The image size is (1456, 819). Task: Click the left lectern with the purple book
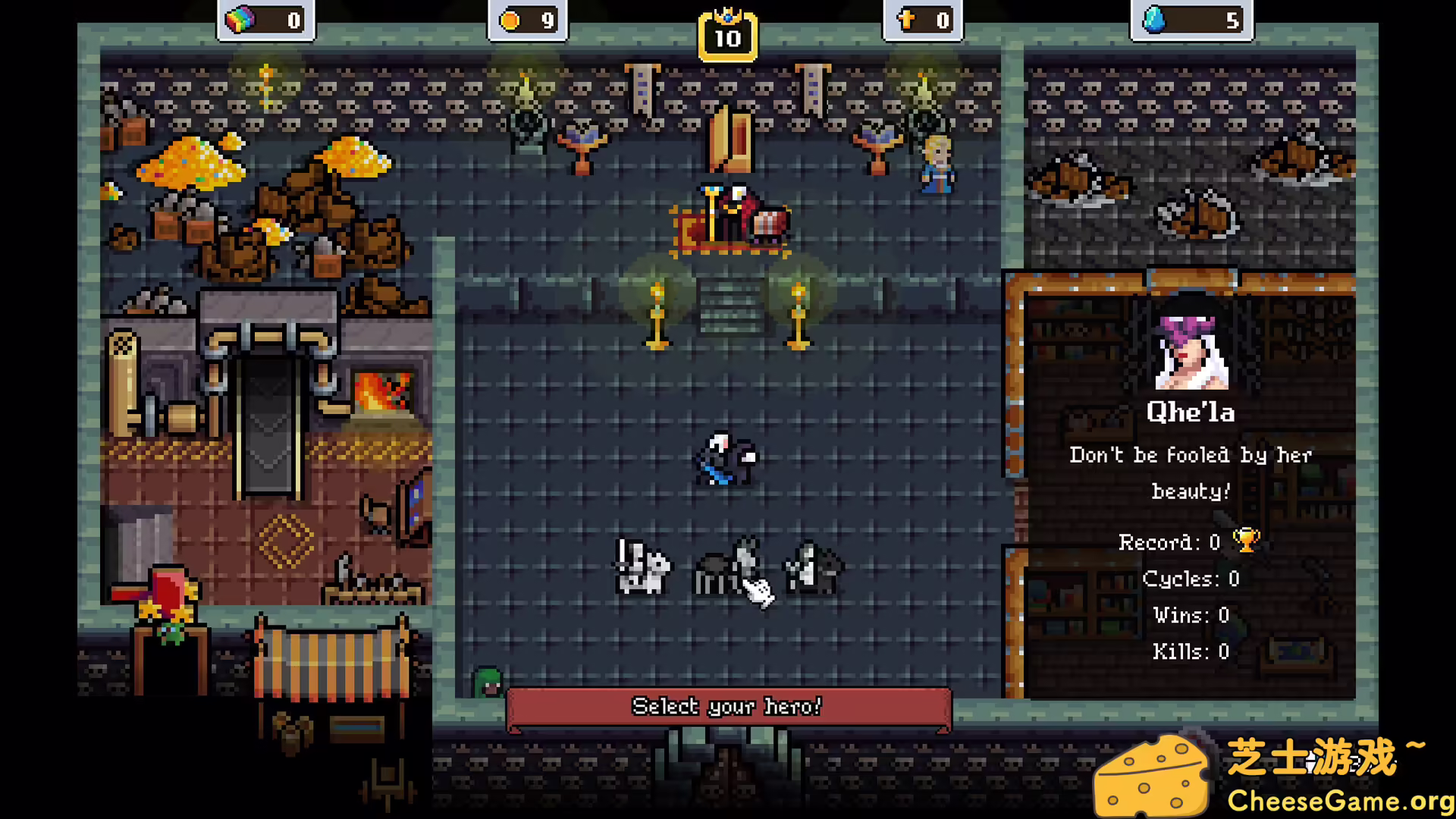tap(582, 136)
